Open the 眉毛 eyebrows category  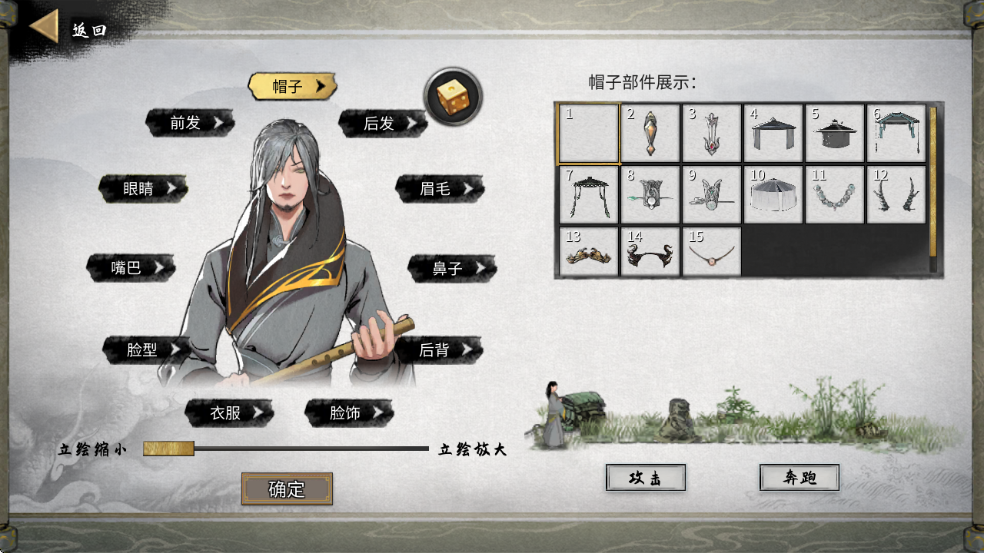pyautogui.click(x=439, y=188)
